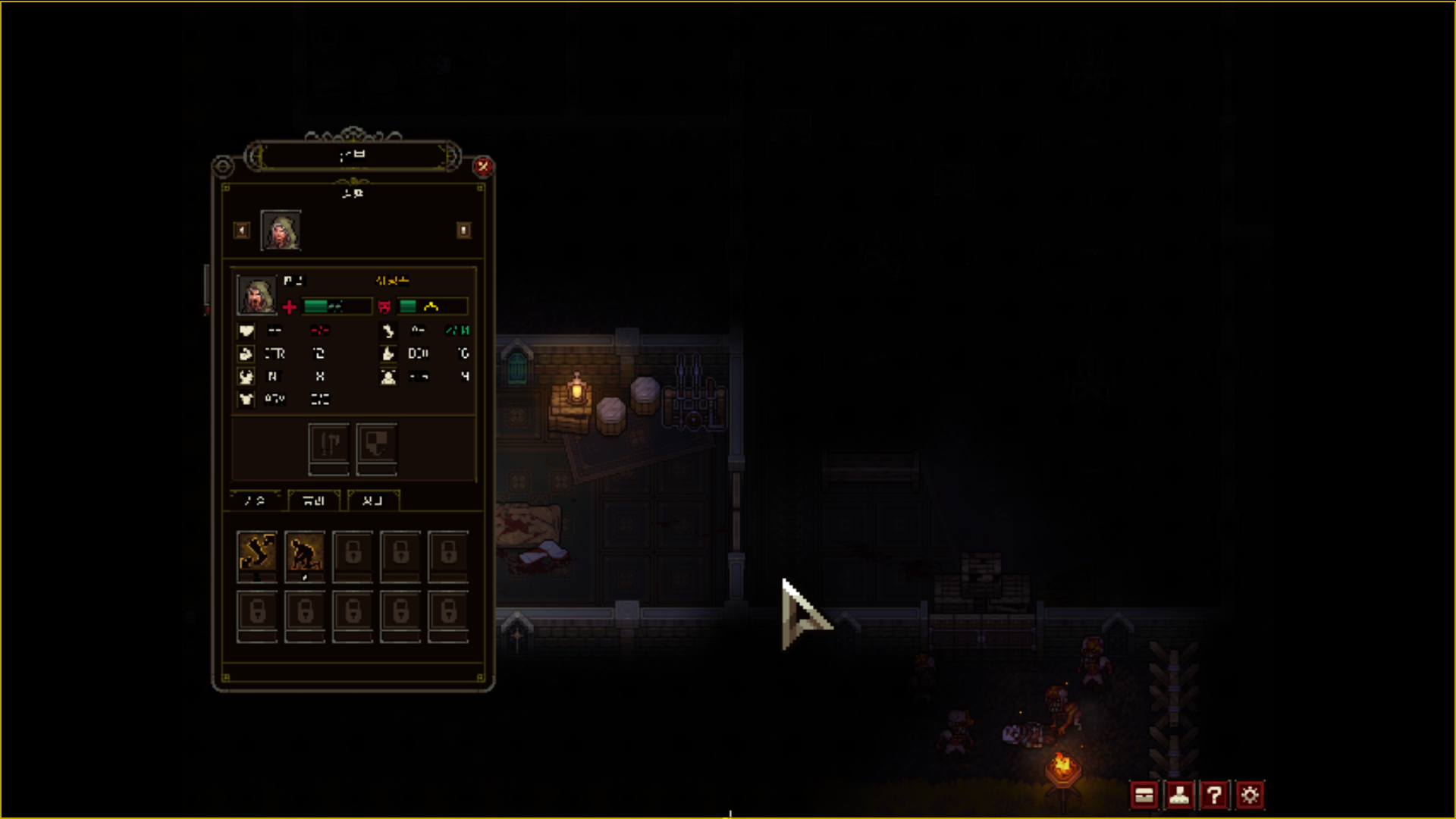Choose the crouching figure skill icon
The height and width of the screenshot is (819, 1456).
305,553
